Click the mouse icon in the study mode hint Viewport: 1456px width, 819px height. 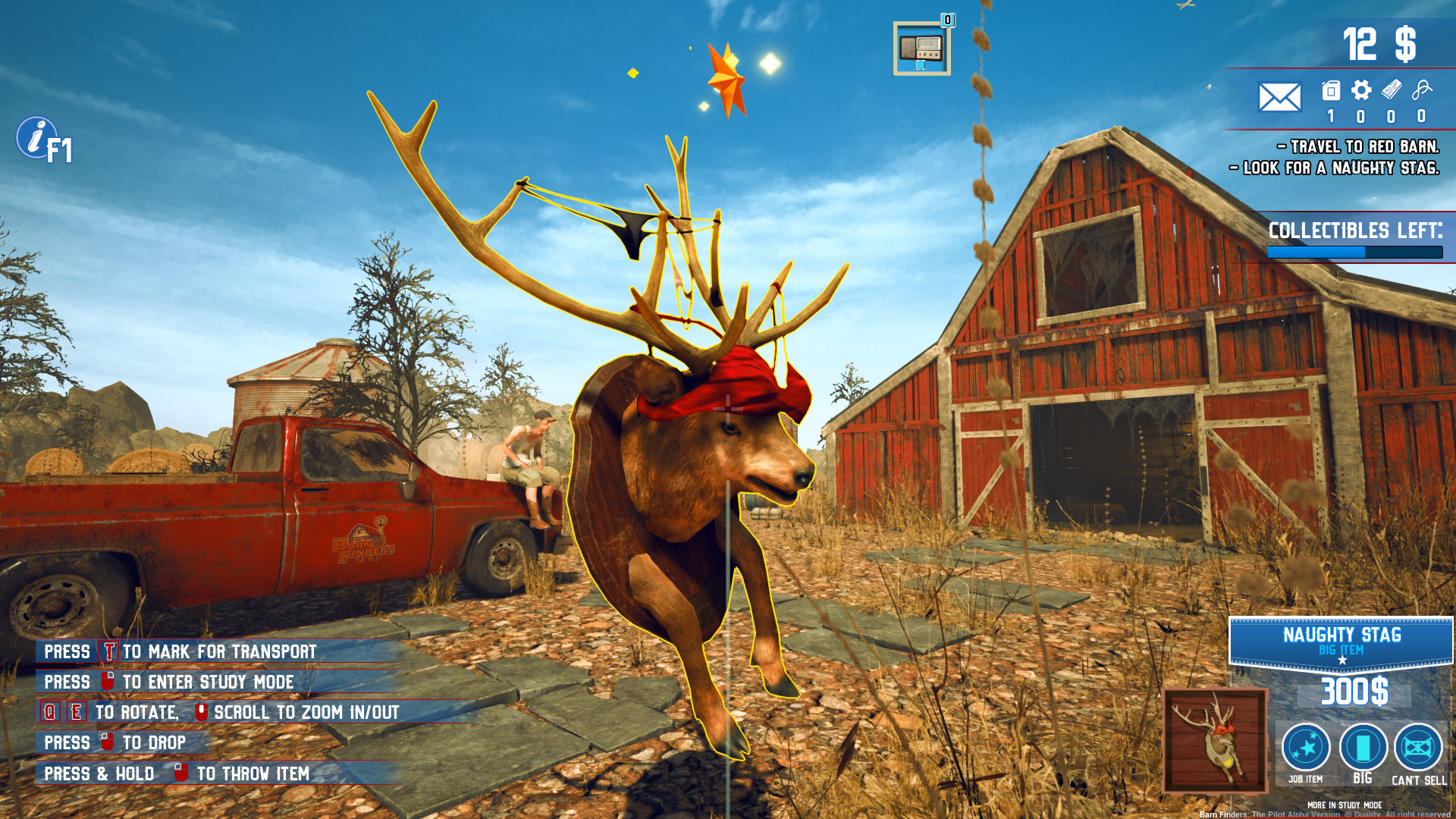[107, 682]
